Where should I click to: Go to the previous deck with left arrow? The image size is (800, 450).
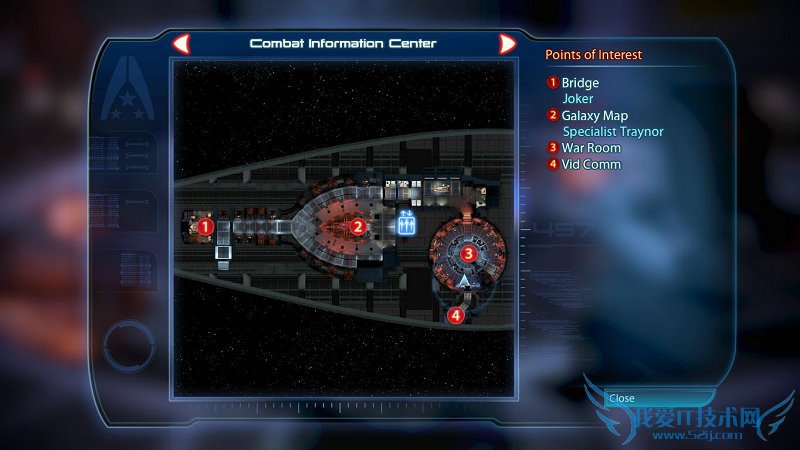[x=181, y=44]
